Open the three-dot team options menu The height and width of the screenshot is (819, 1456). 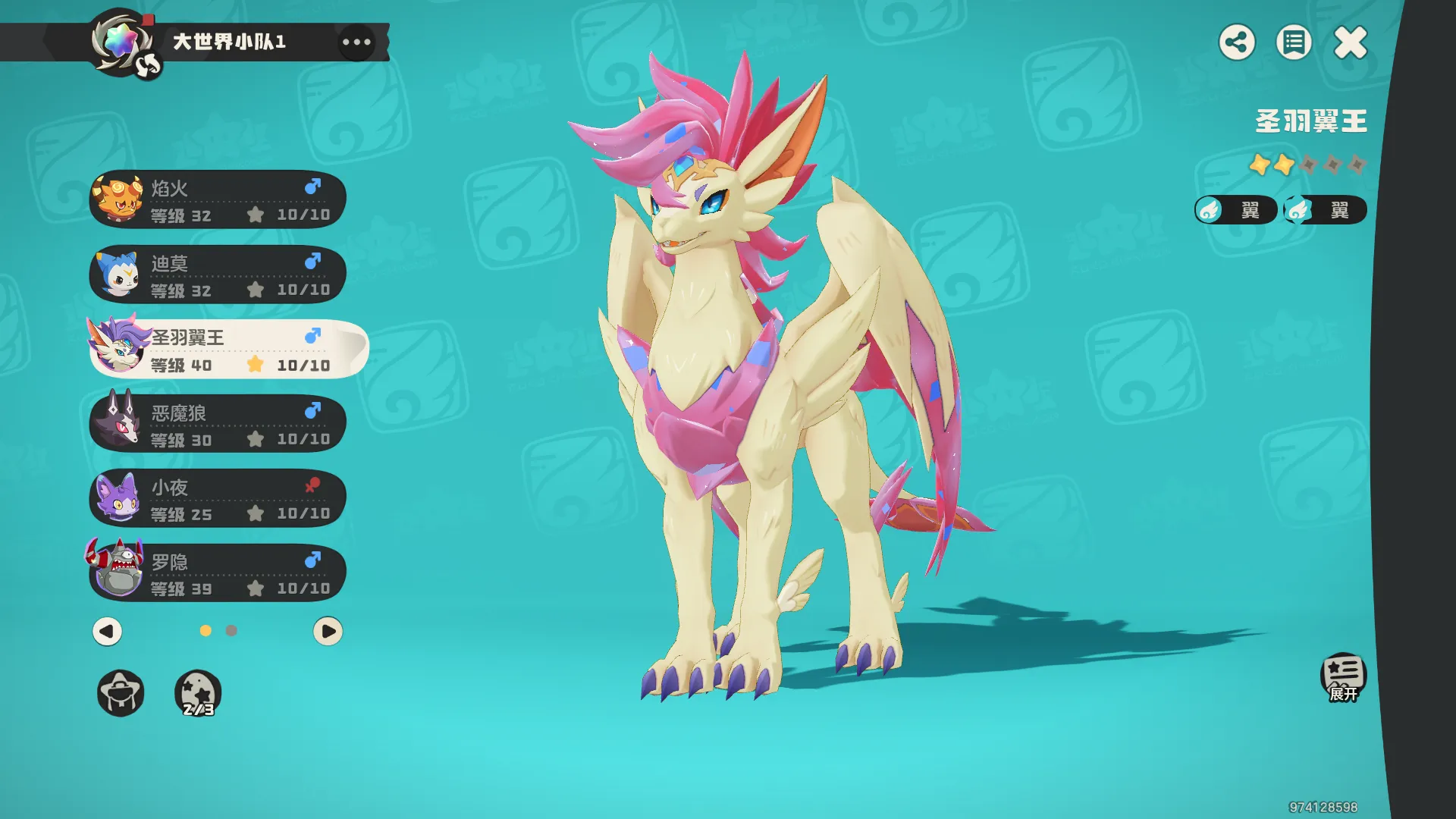click(356, 42)
